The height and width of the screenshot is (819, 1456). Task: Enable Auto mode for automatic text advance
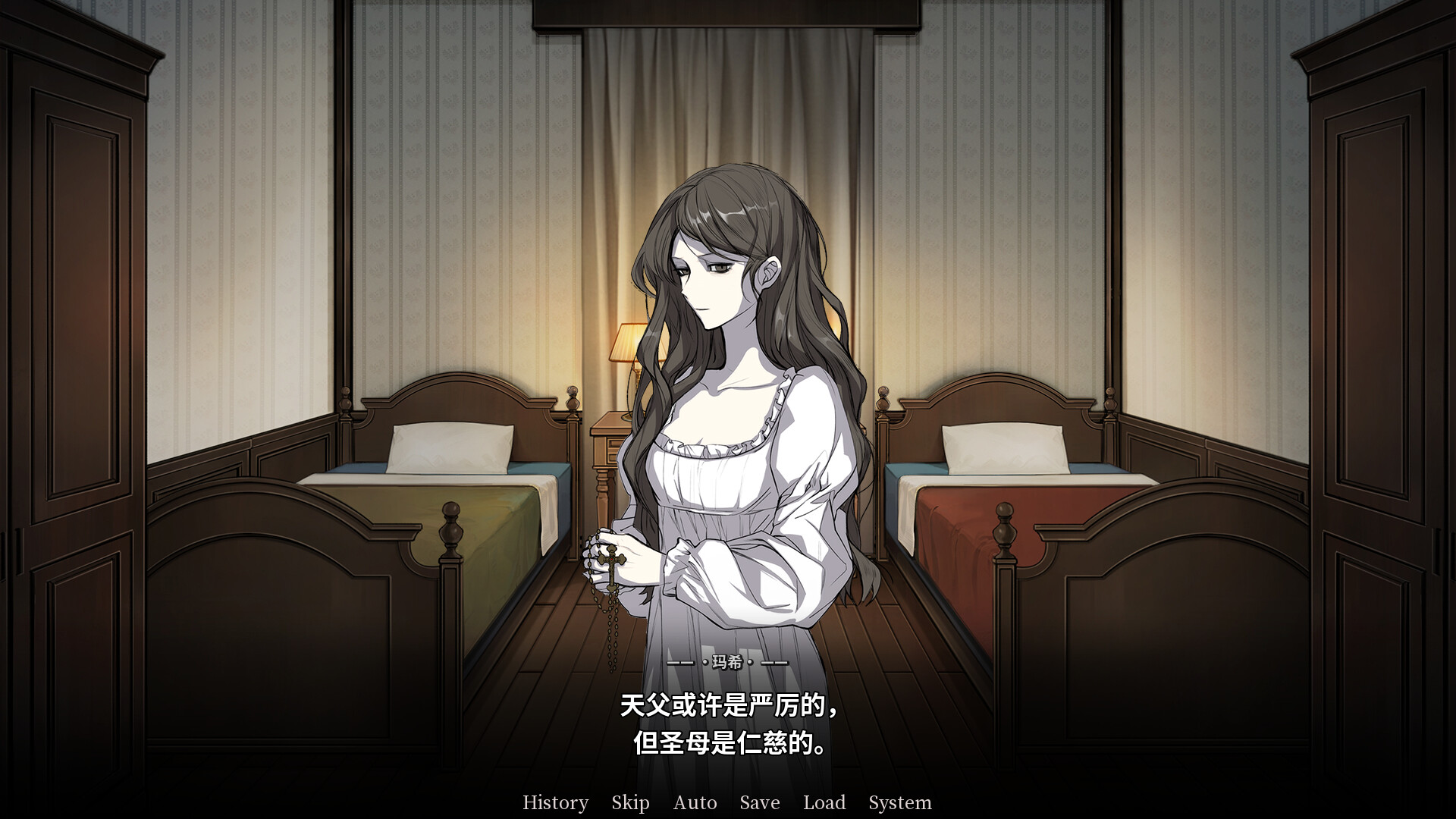point(695,802)
